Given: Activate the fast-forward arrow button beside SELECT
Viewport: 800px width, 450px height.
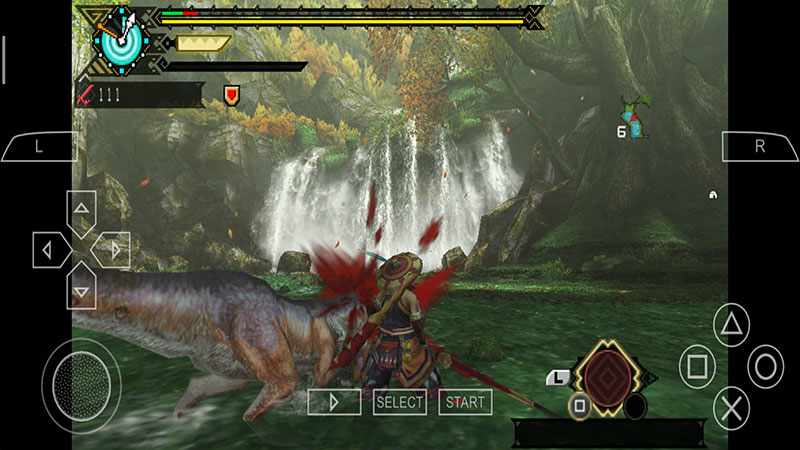Looking at the screenshot, I should click(x=334, y=402).
